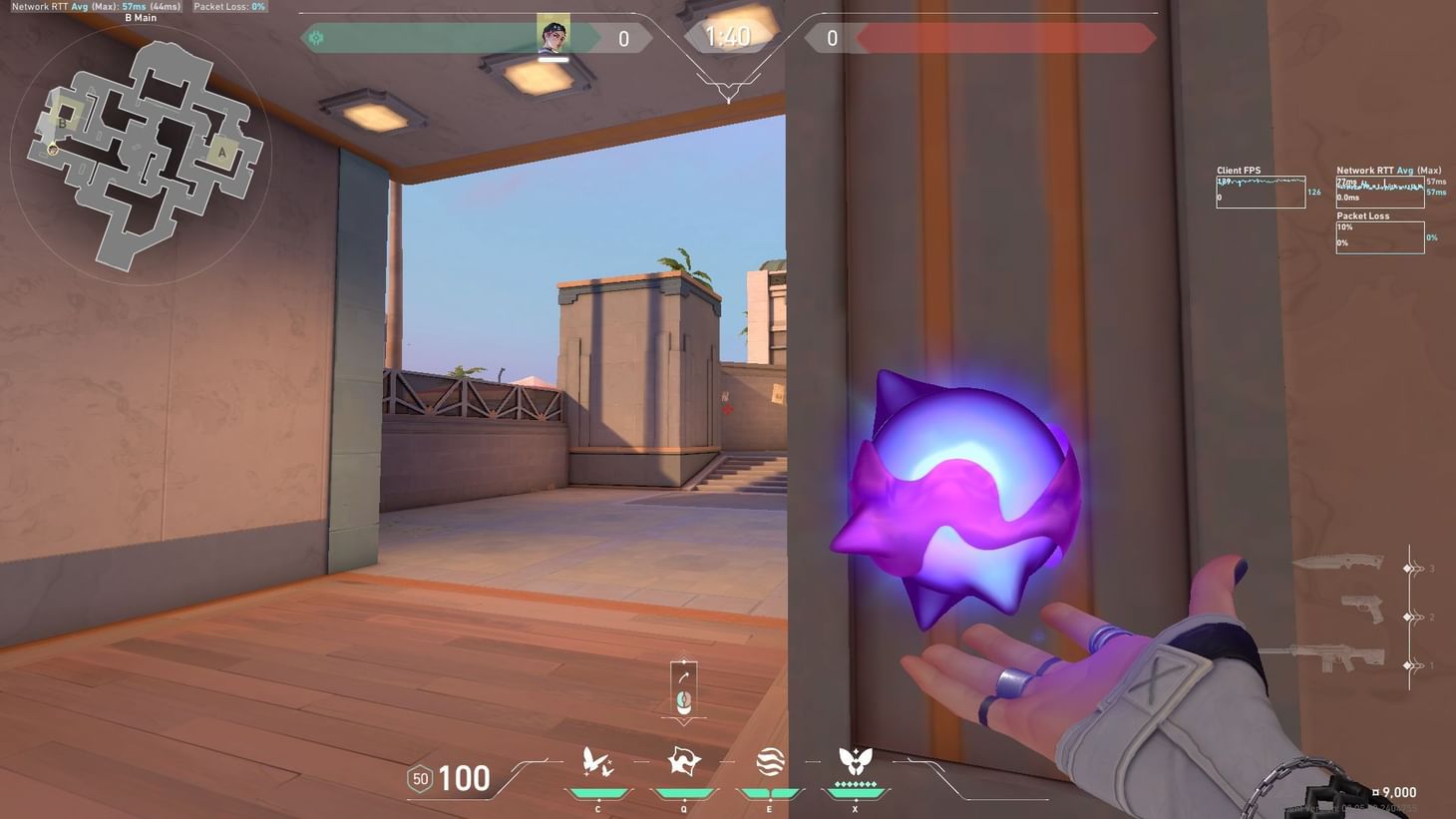Click the 9,000 credits display

click(1395, 791)
